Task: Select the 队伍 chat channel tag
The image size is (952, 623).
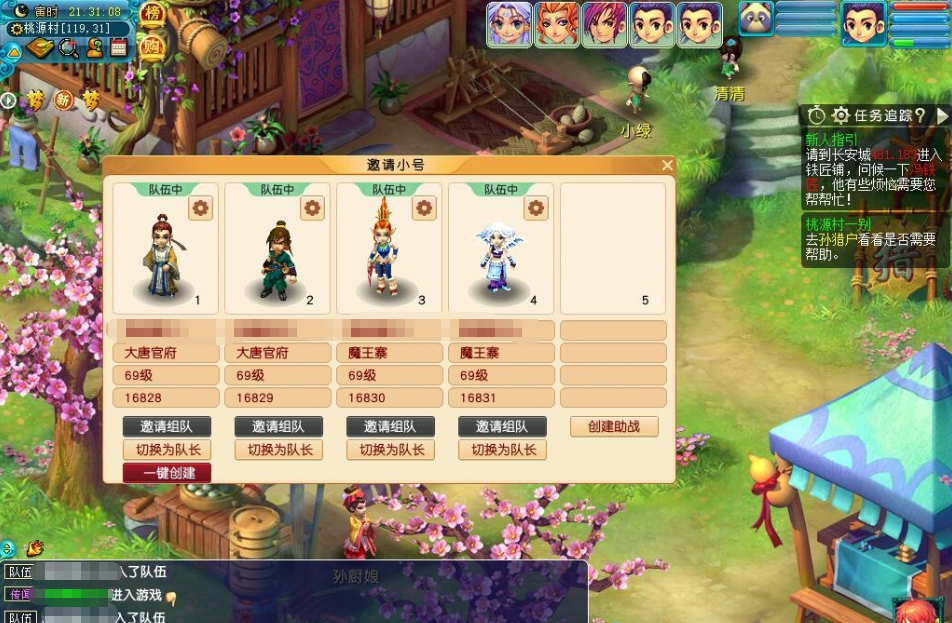Action: click(20, 572)
